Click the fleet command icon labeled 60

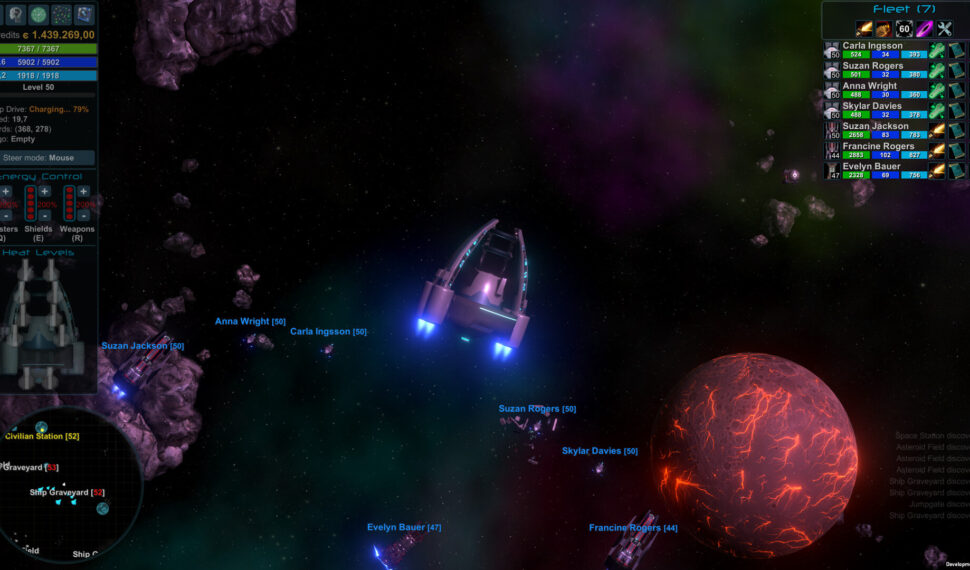904,29
